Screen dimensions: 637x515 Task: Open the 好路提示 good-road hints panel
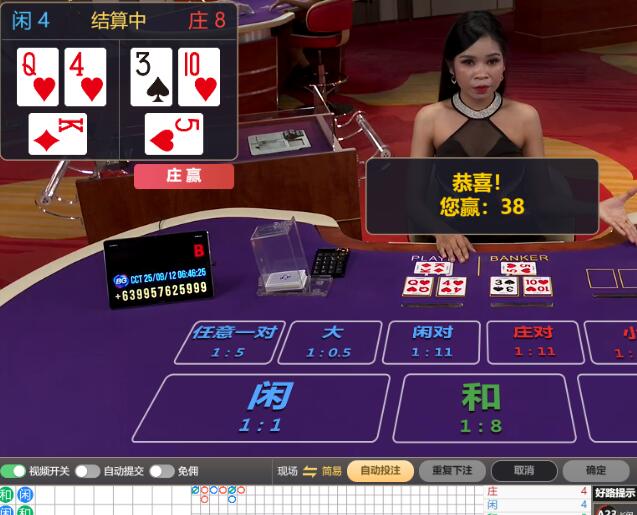click(x=614, y=493)
